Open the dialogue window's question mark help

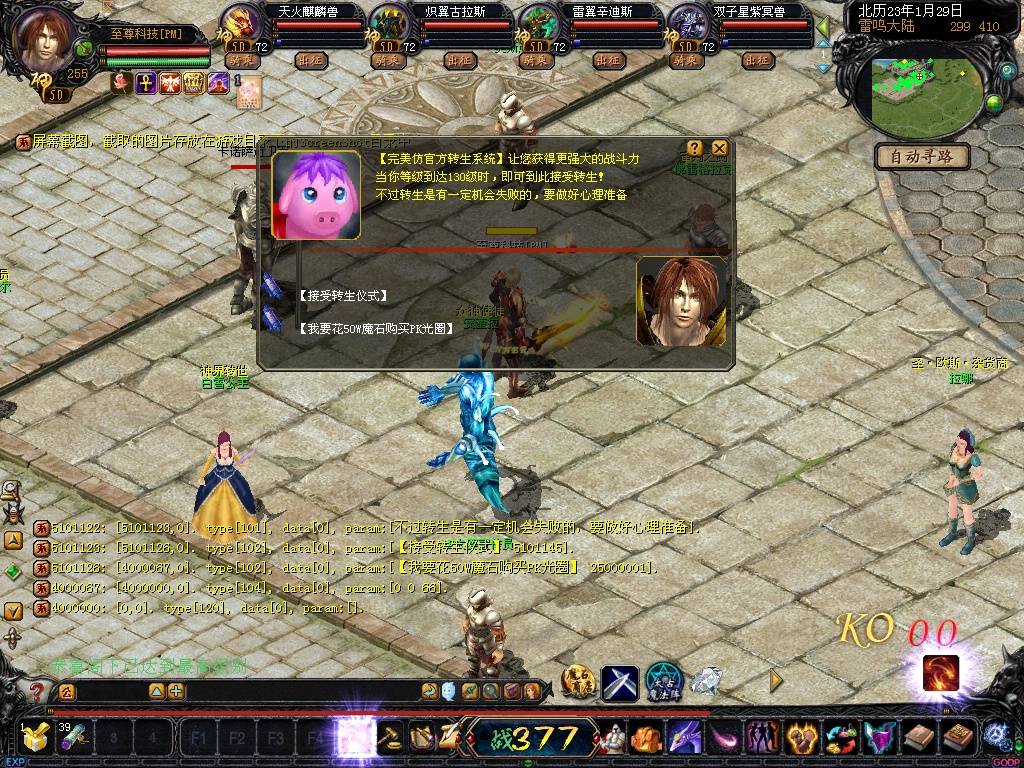[x=695, y=148]
